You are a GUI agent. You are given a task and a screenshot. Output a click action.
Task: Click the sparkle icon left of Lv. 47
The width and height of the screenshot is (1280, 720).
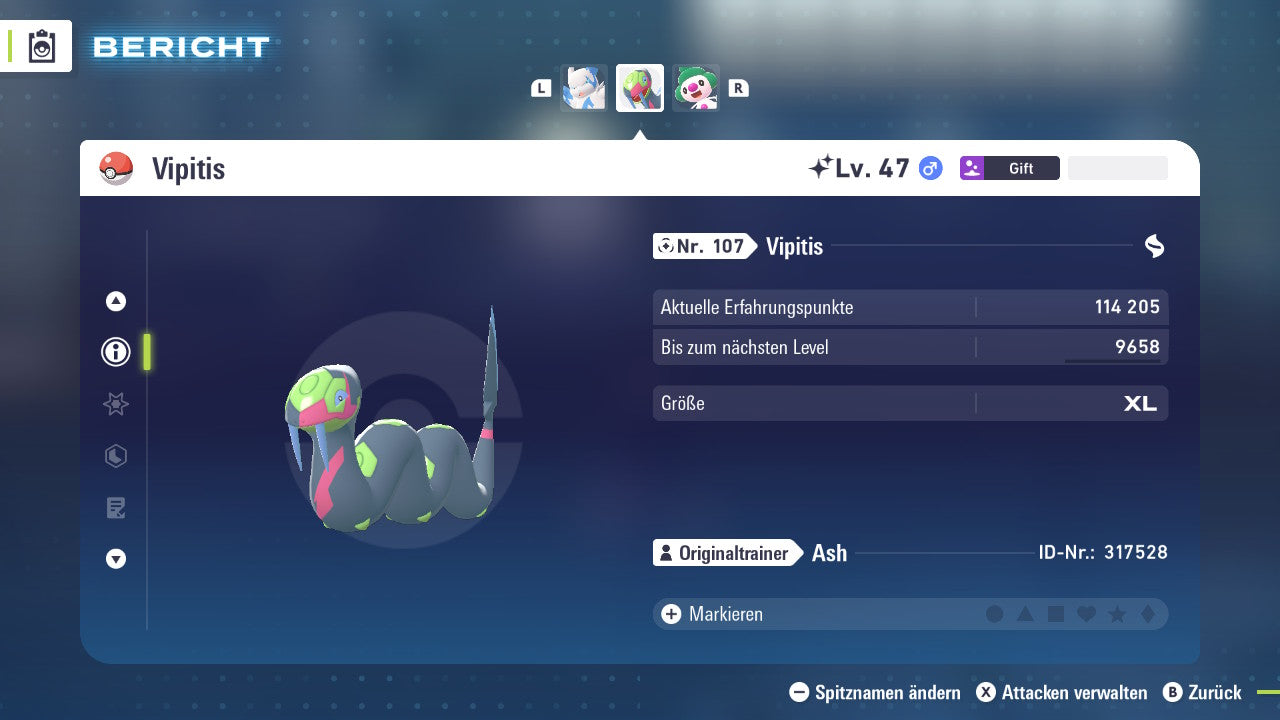[823, 166]
